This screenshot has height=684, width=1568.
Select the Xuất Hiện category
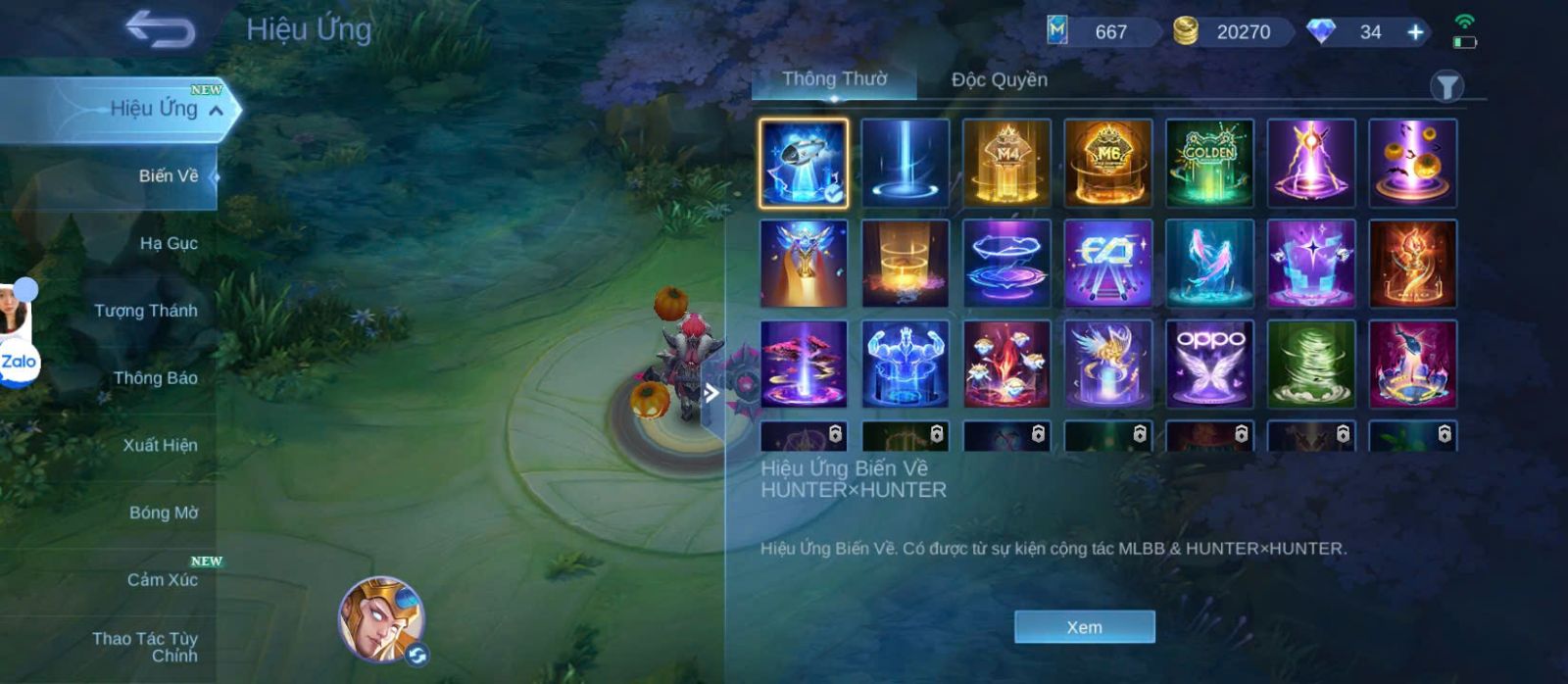160,445
